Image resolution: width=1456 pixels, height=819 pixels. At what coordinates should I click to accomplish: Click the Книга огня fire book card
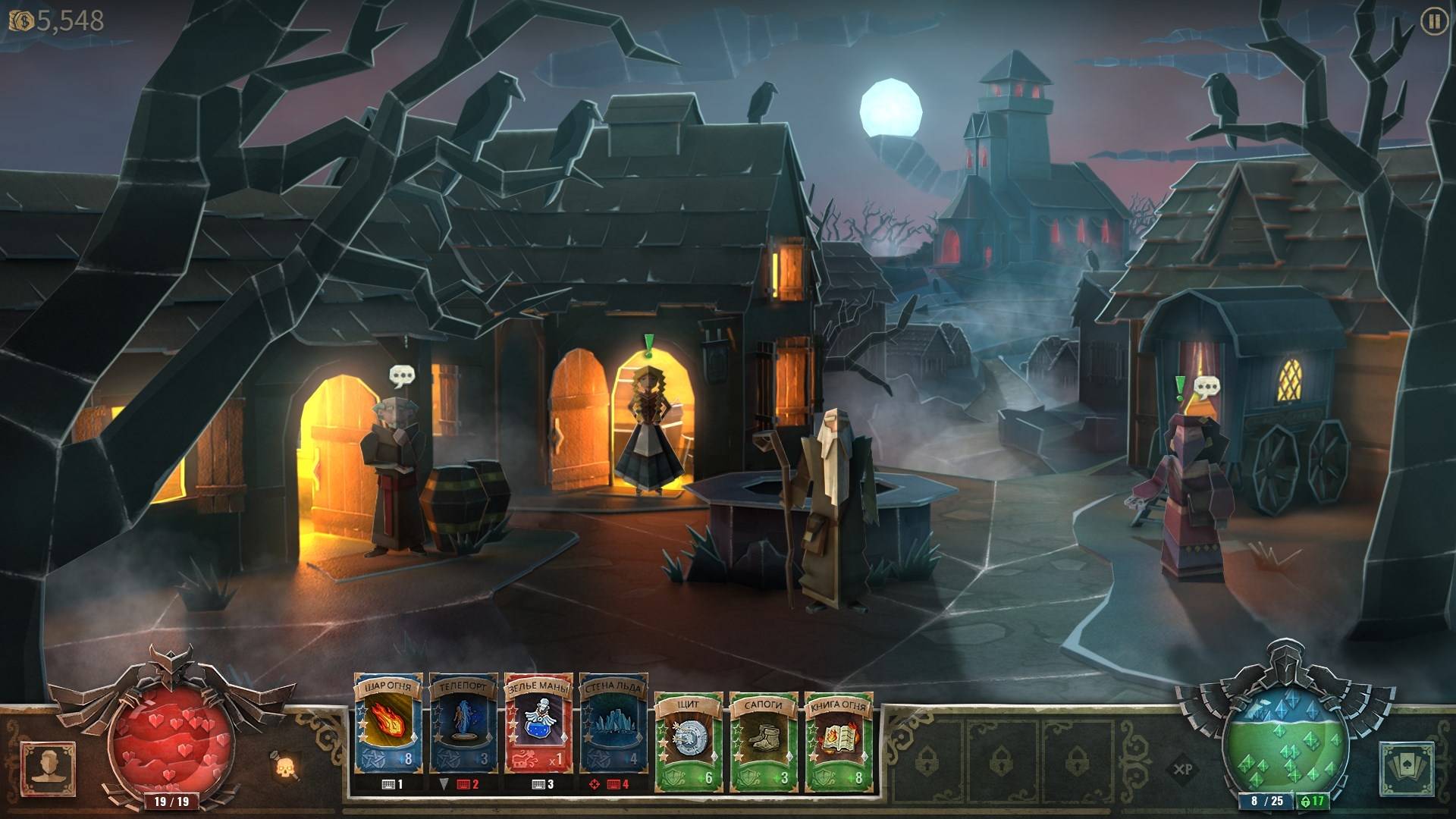tap(838, 742)
